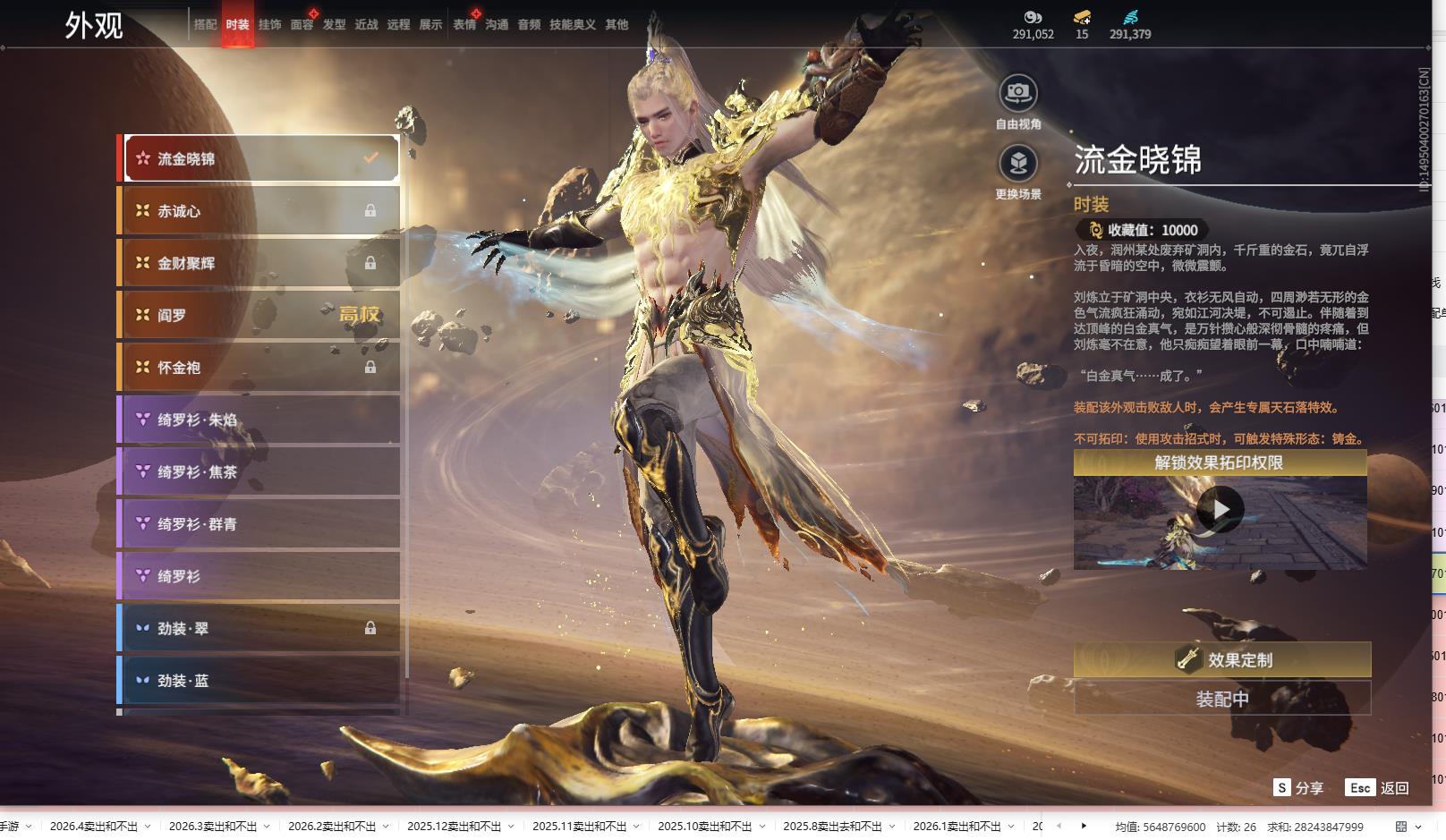Select the 金财聚辉 outfit entry

coord(259,263)
